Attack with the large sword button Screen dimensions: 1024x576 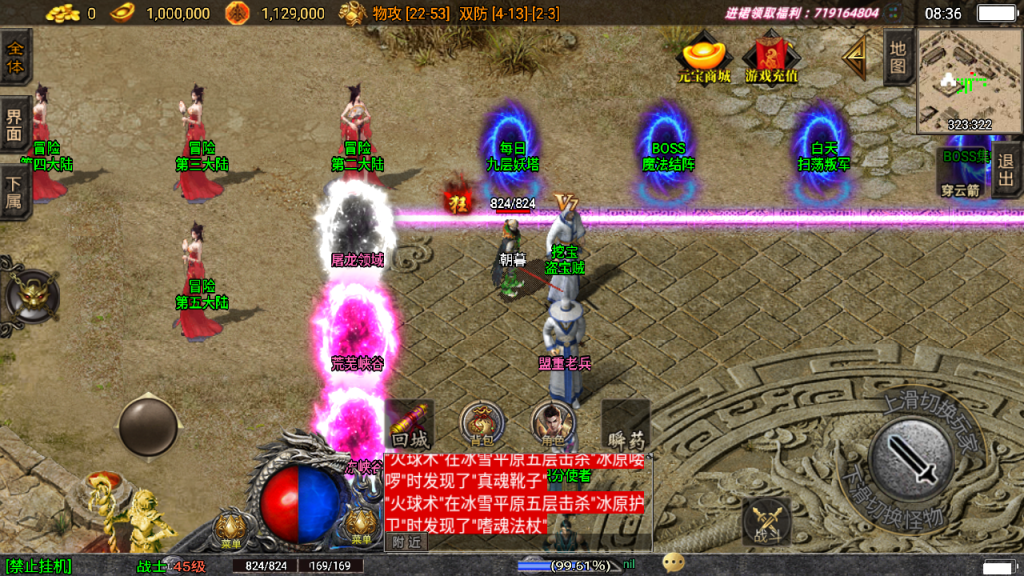pos(909,459)
